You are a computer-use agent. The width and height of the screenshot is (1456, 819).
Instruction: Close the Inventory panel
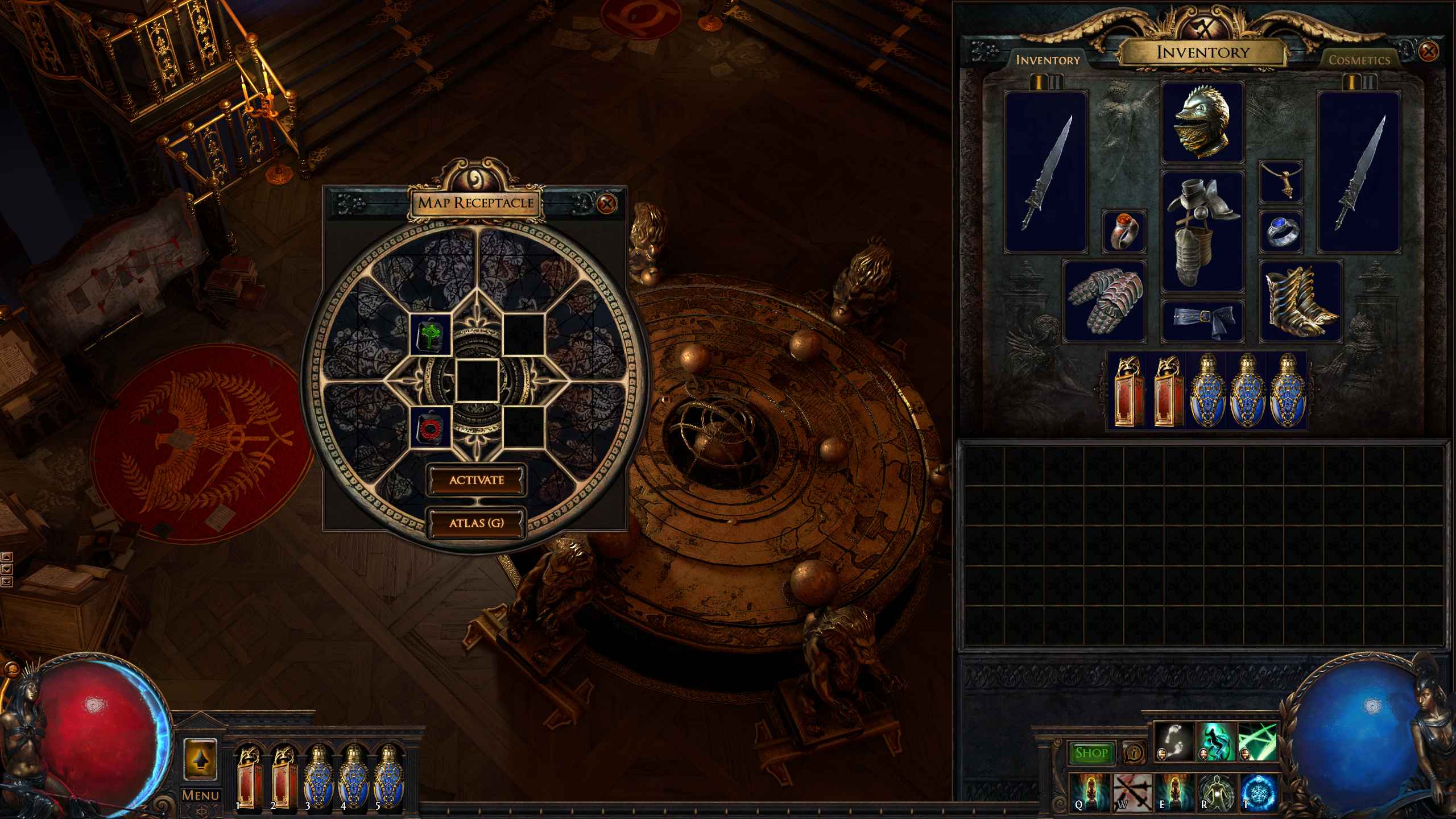pyautogui.click(x=1428, y=52)
